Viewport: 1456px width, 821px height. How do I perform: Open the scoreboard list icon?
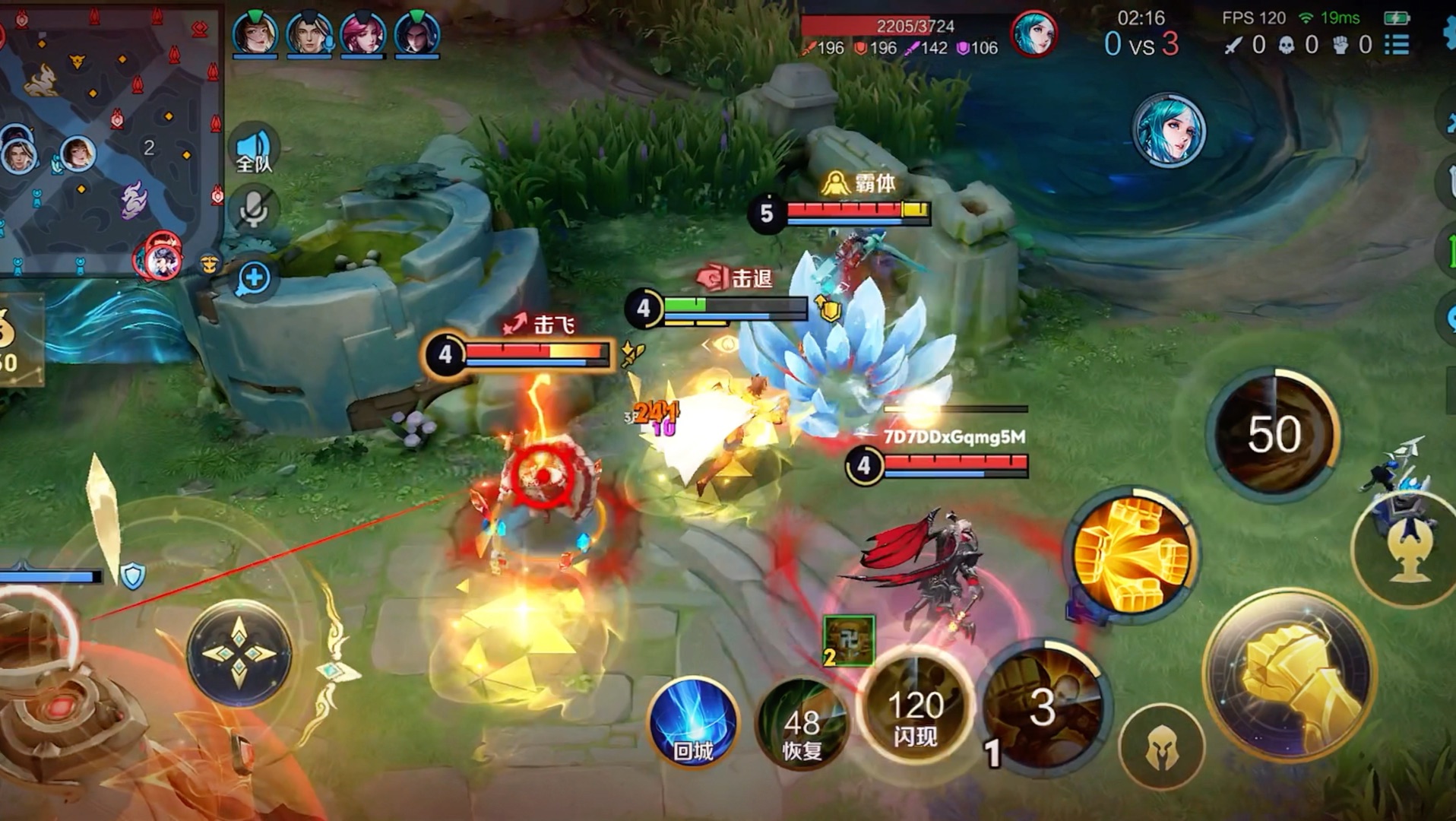pyautogui.click(x=1396, y=45)
